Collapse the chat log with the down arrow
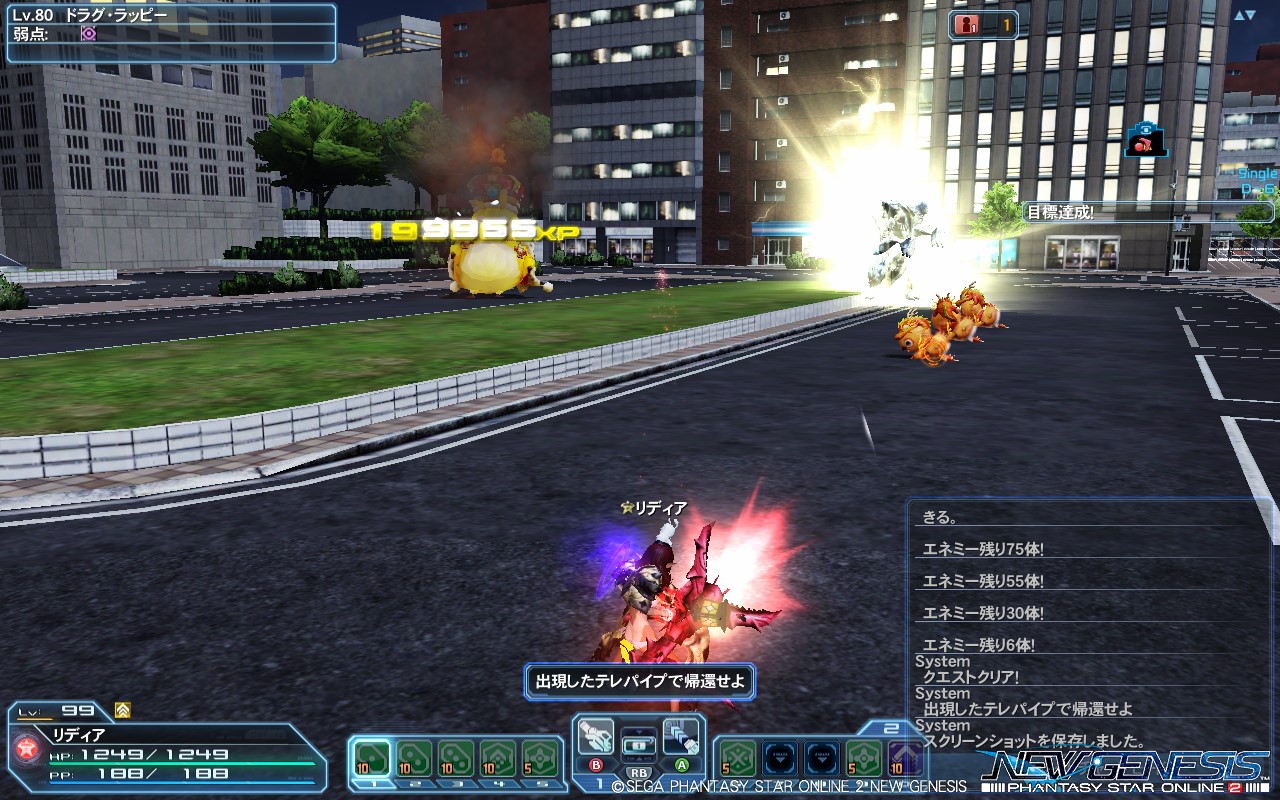The height and width of the screenshot is (800, 1280). click(x=1253, y=14)
